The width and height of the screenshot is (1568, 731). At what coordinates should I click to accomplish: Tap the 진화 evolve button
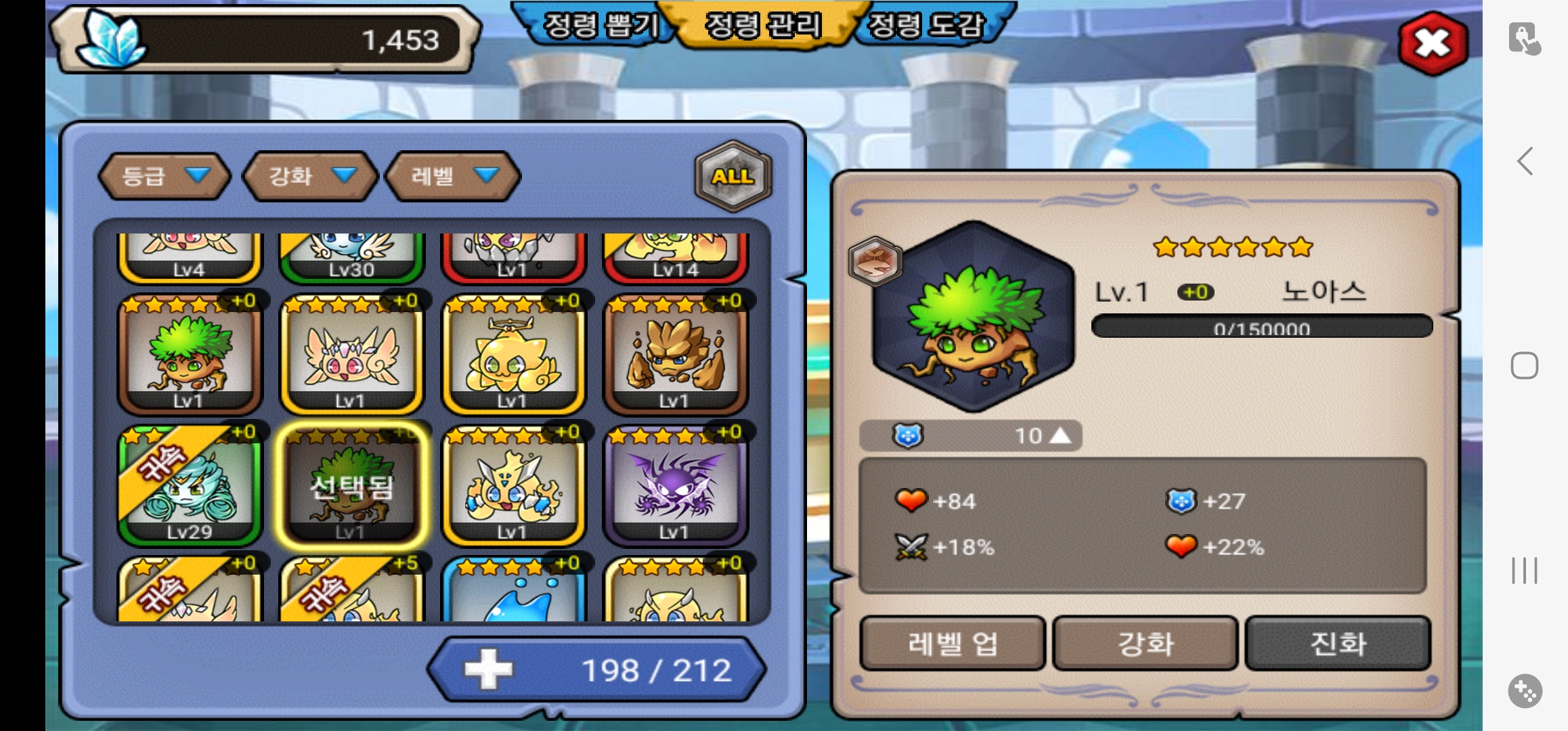(x=1338, y=643)
